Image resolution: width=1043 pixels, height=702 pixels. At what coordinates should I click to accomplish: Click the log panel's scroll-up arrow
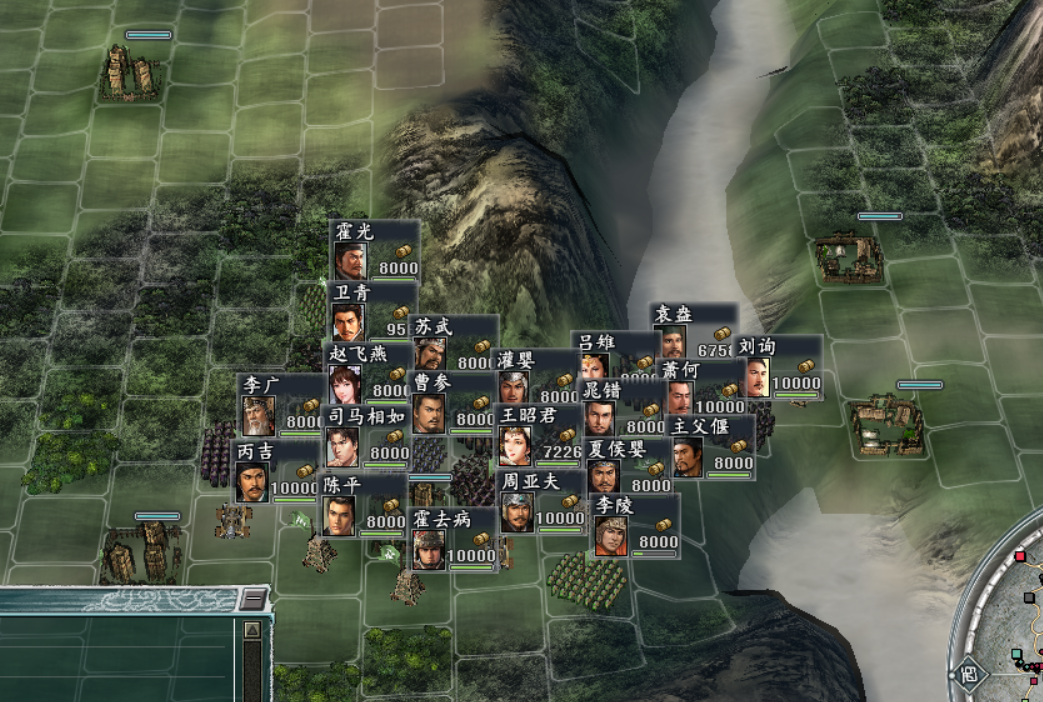point(253,630)
